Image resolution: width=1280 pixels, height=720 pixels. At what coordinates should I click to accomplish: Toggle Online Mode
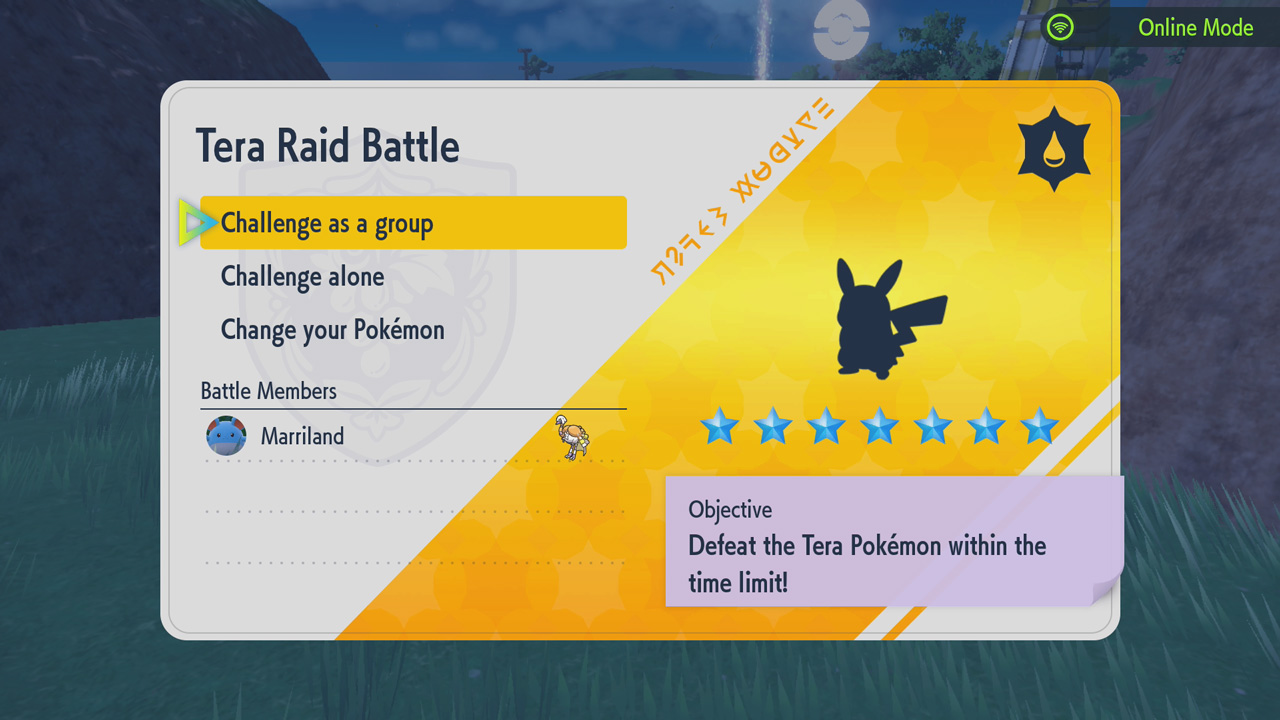(1195, 27)
